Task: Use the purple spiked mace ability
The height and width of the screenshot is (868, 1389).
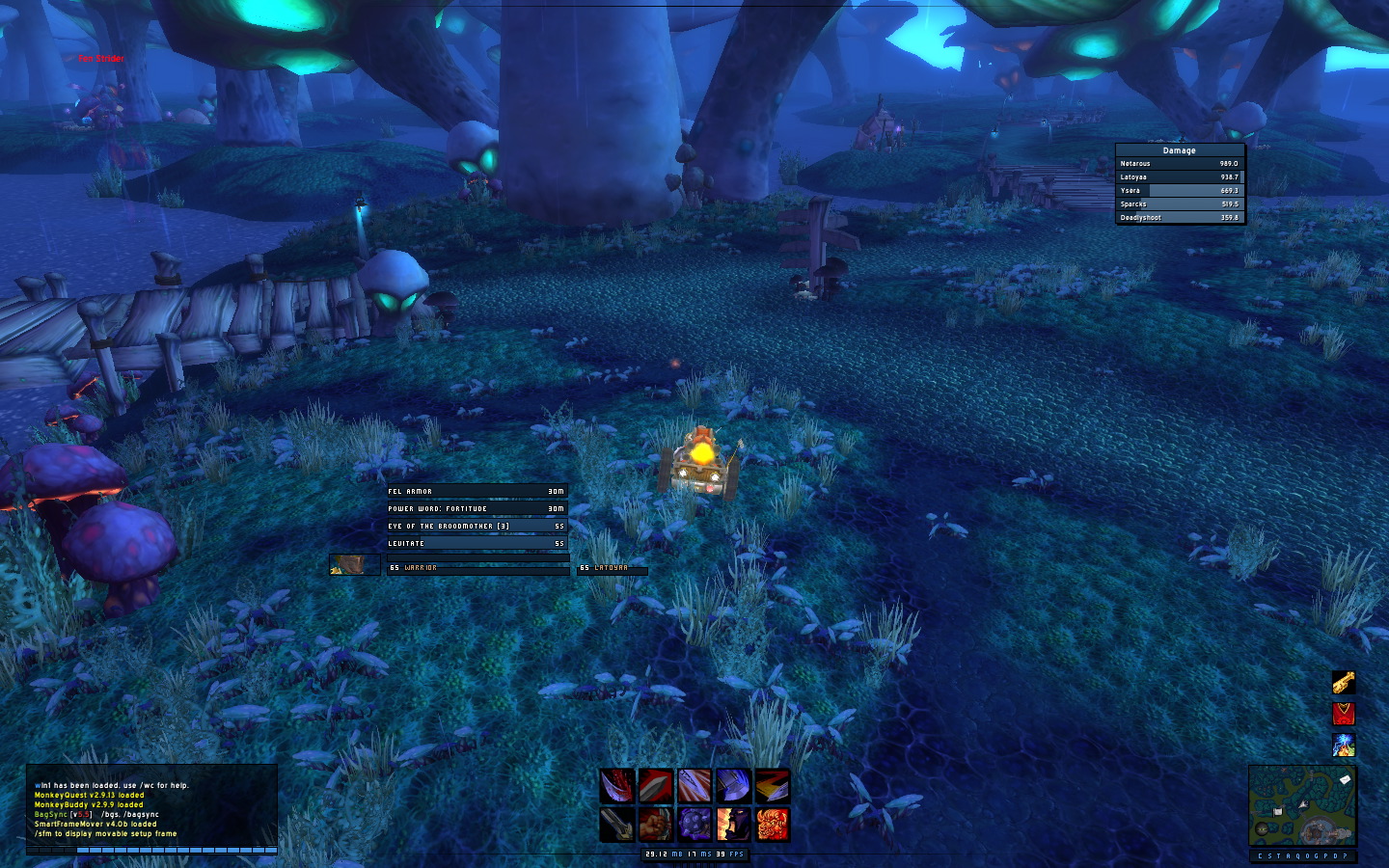Action: click(694, 825)
